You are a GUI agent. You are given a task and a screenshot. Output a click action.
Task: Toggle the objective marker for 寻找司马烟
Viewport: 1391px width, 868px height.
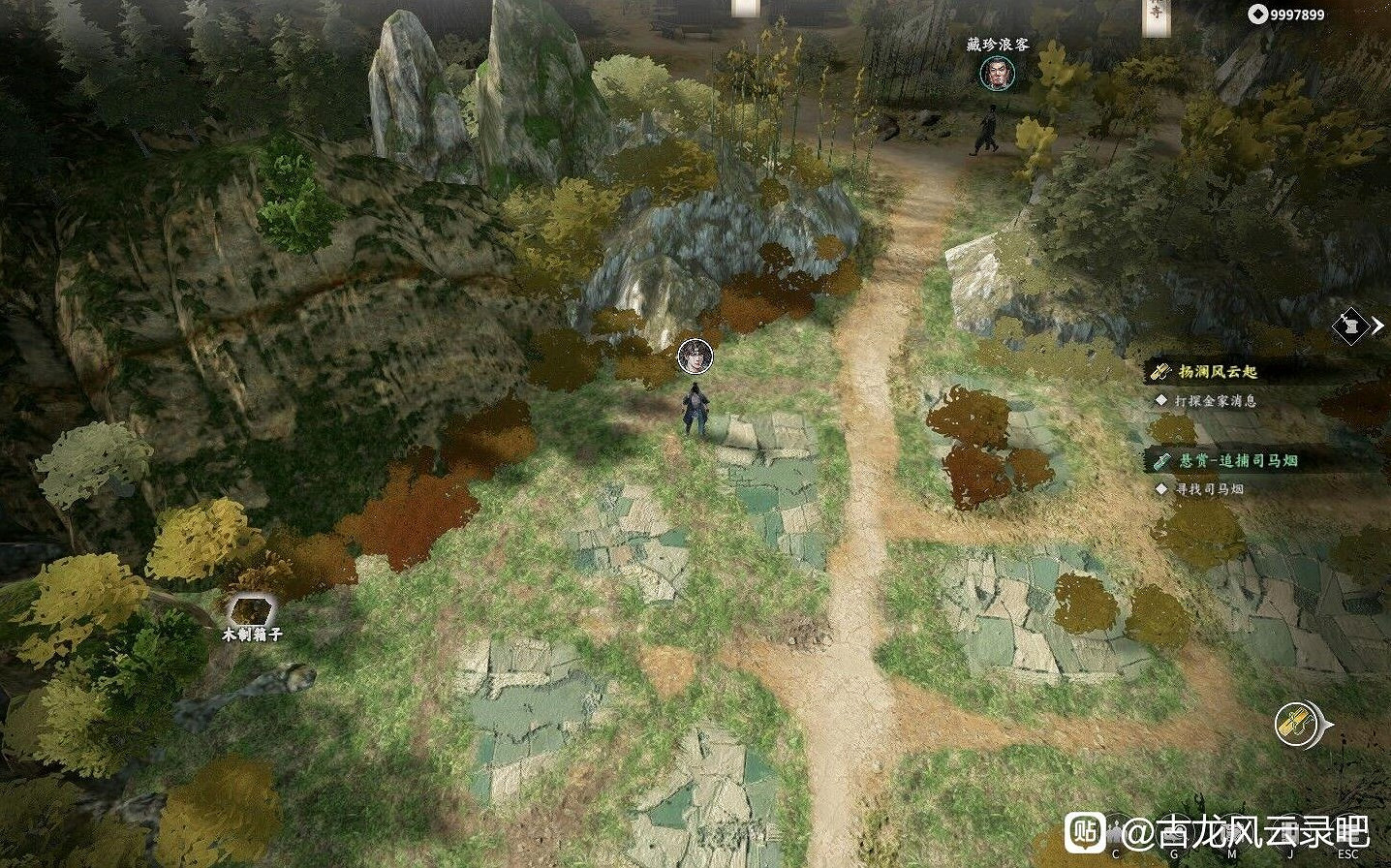pos(1161,490)
